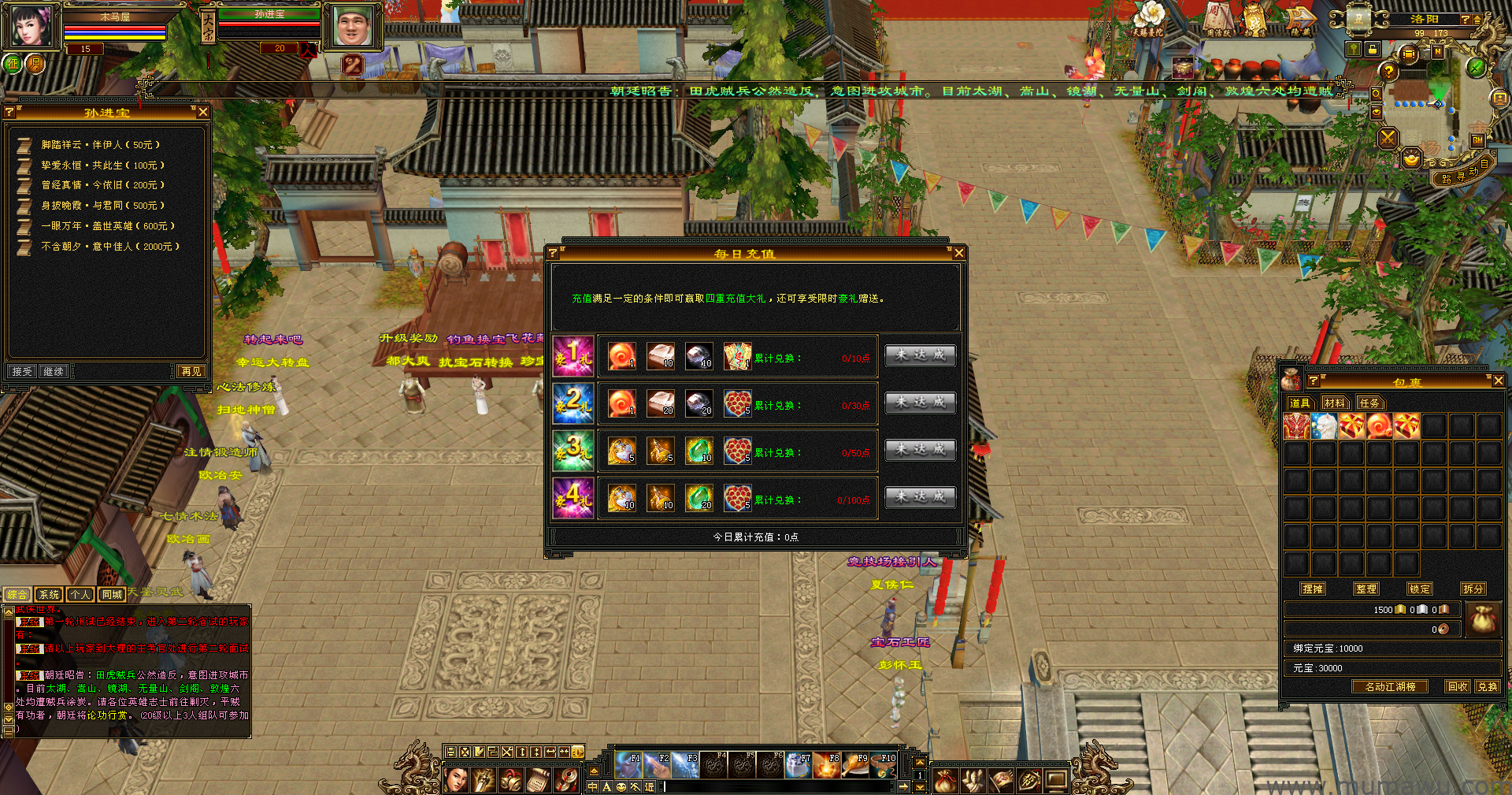Click the 兑换 exchange button in bag
Screen dimensions: 1512x795
1488,687
